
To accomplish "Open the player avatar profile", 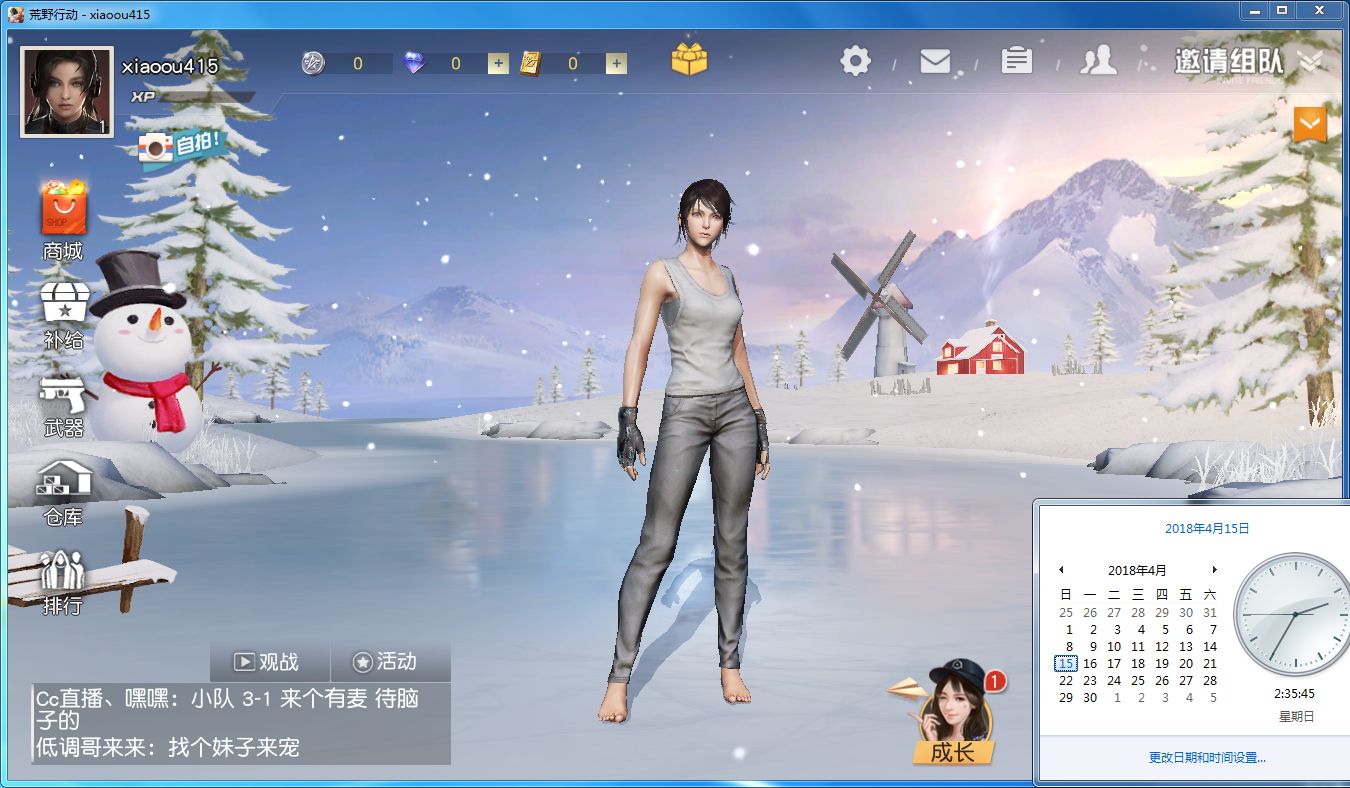I will [66, 92].
